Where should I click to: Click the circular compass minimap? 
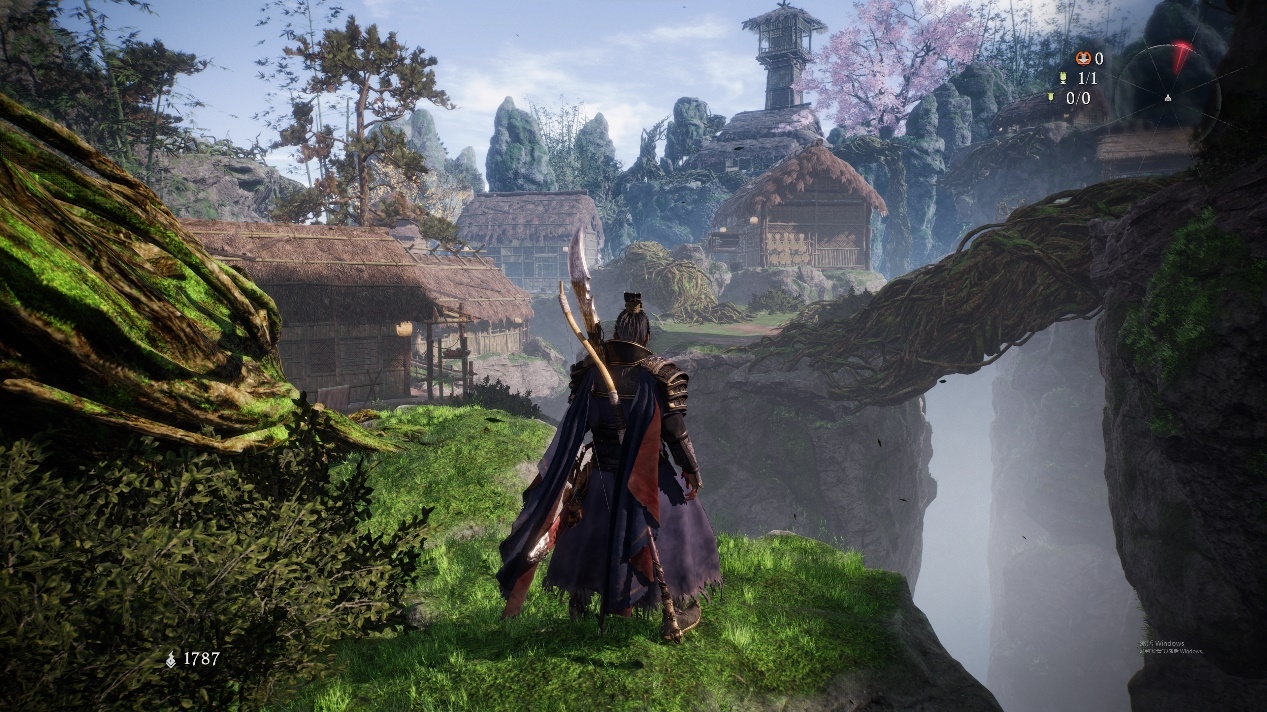coord(1167,97)
